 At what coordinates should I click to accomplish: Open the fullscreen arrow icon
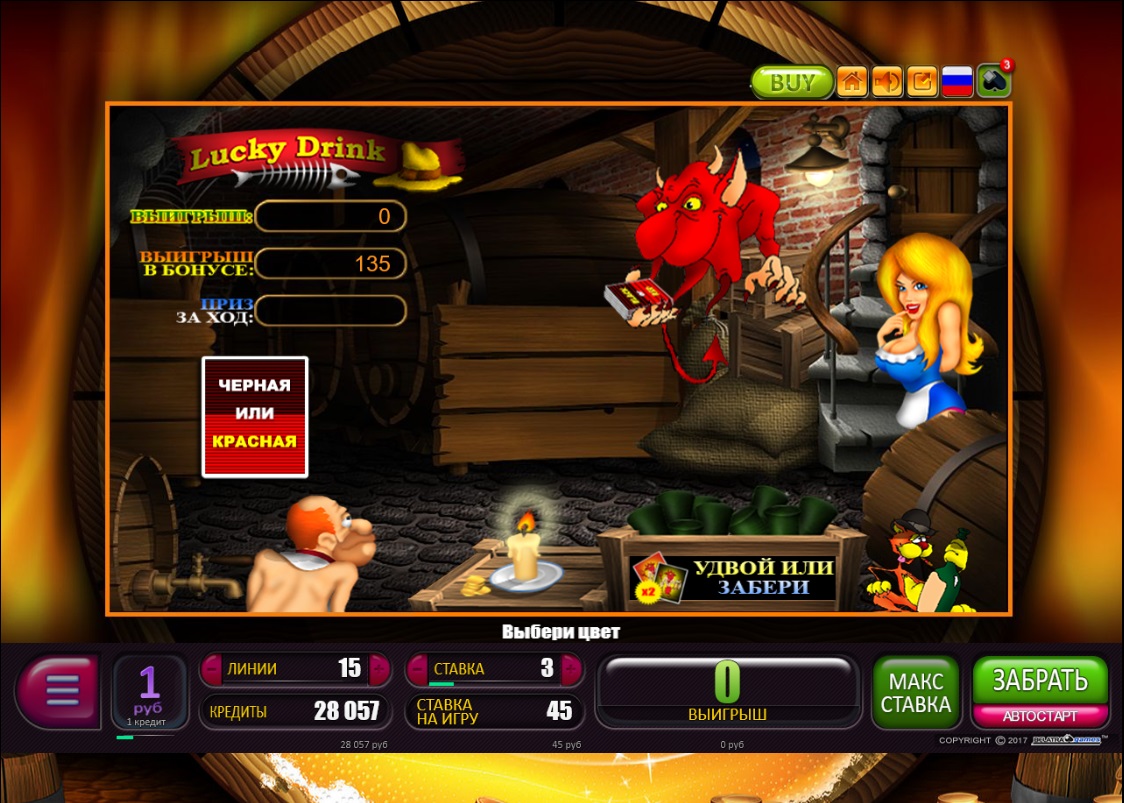(922, 82)
